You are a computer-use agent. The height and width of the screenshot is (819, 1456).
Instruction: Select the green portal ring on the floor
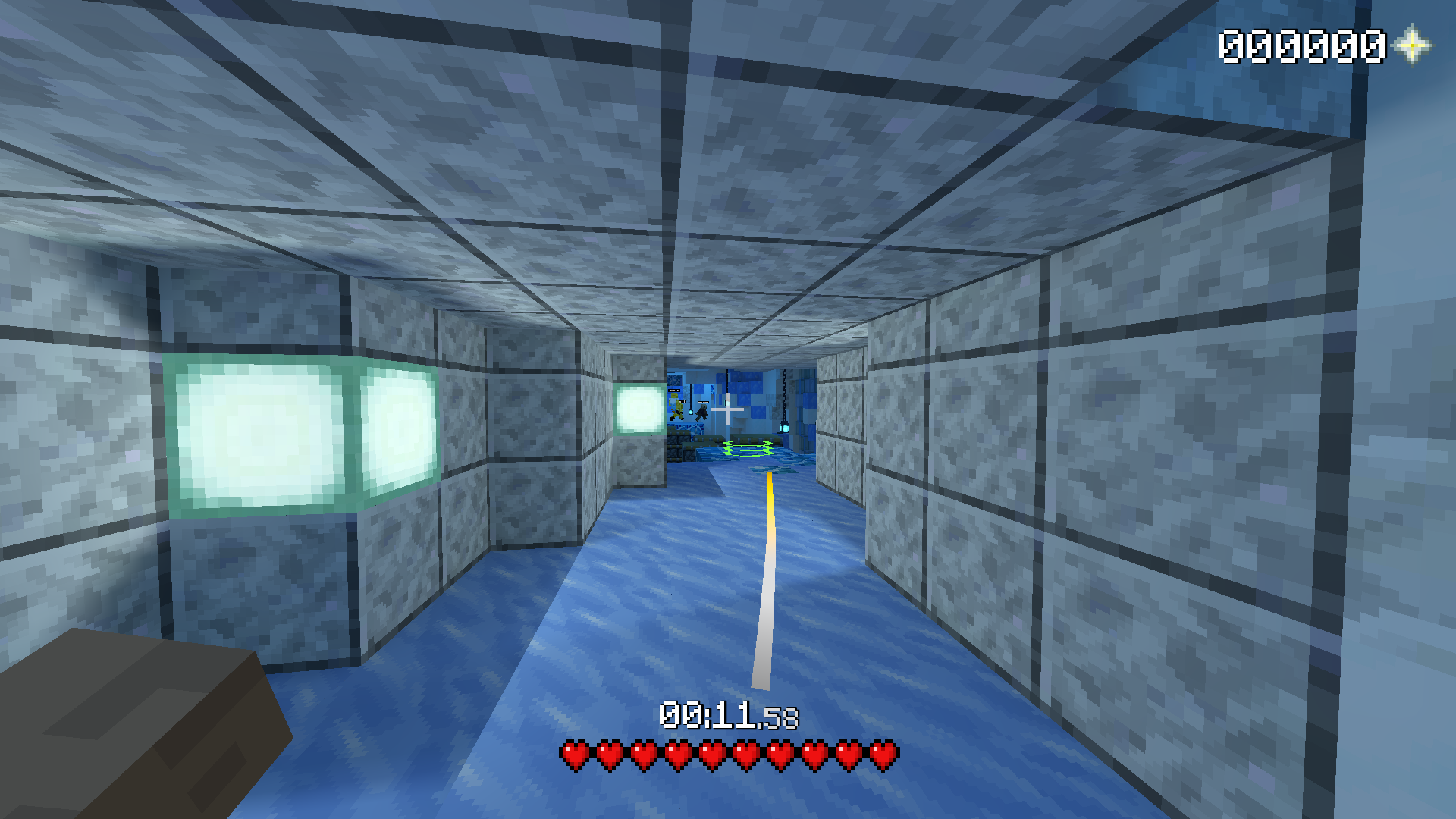tap(748, 449)
